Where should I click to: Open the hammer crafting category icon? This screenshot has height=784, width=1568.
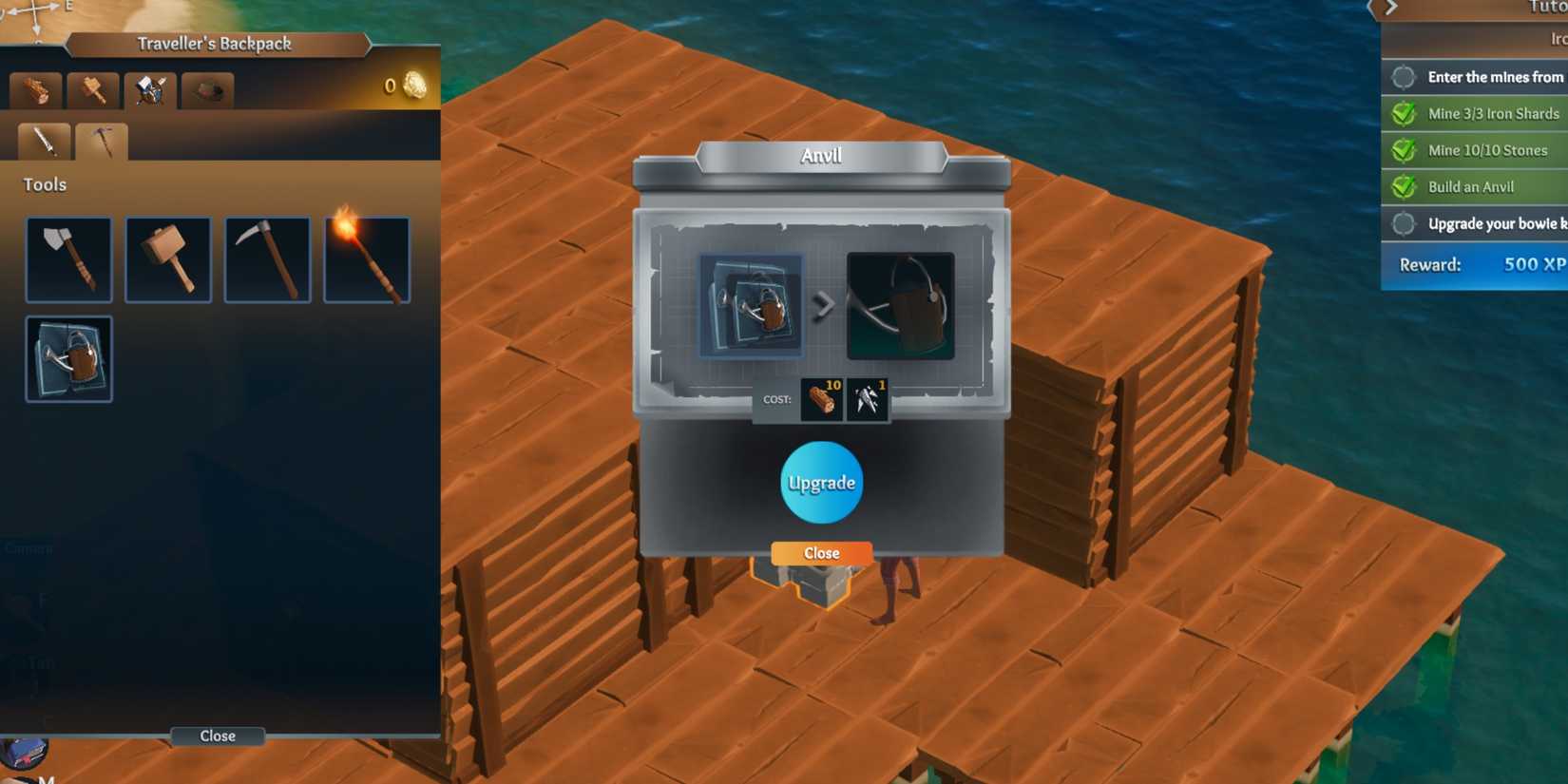92,90
